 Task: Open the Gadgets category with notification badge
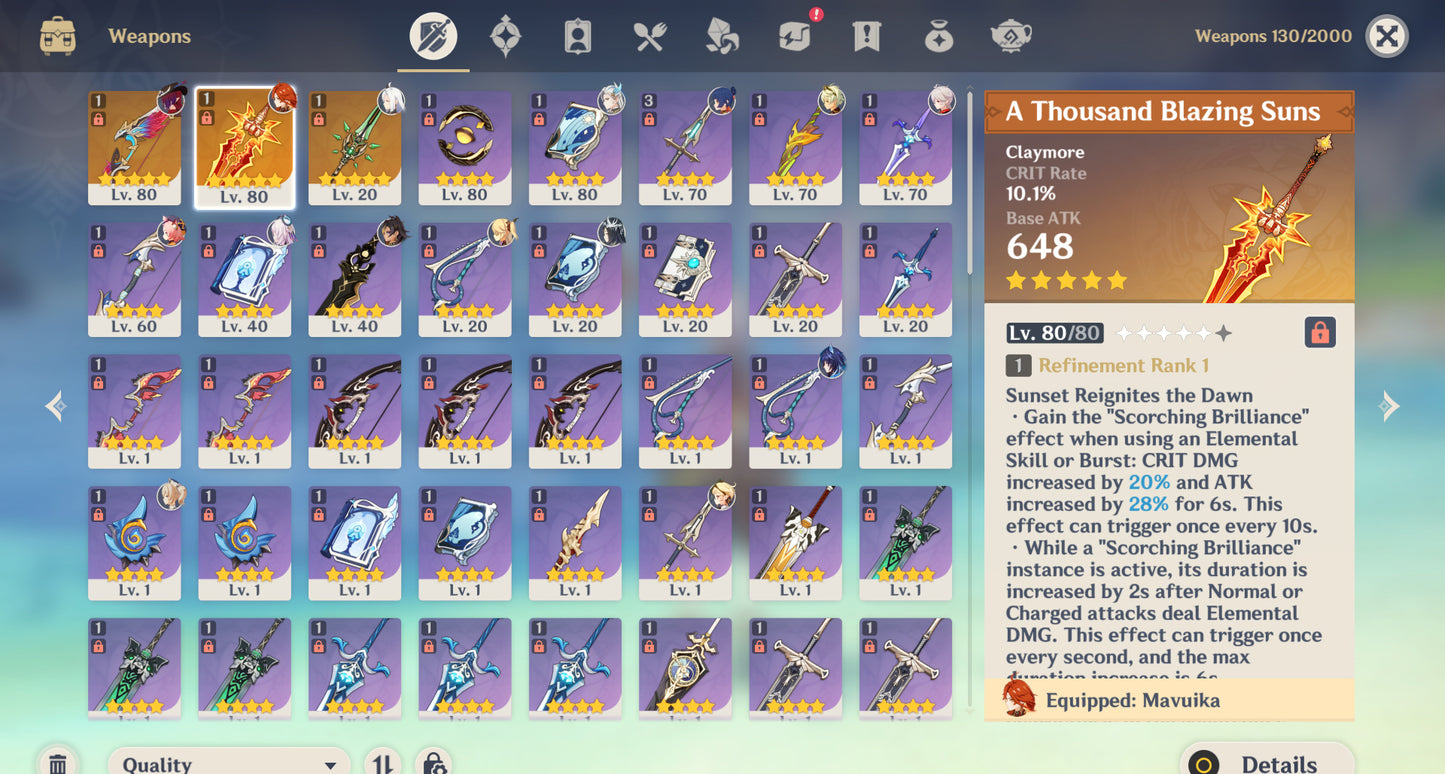pyautogui.click(x=794, y=36)
